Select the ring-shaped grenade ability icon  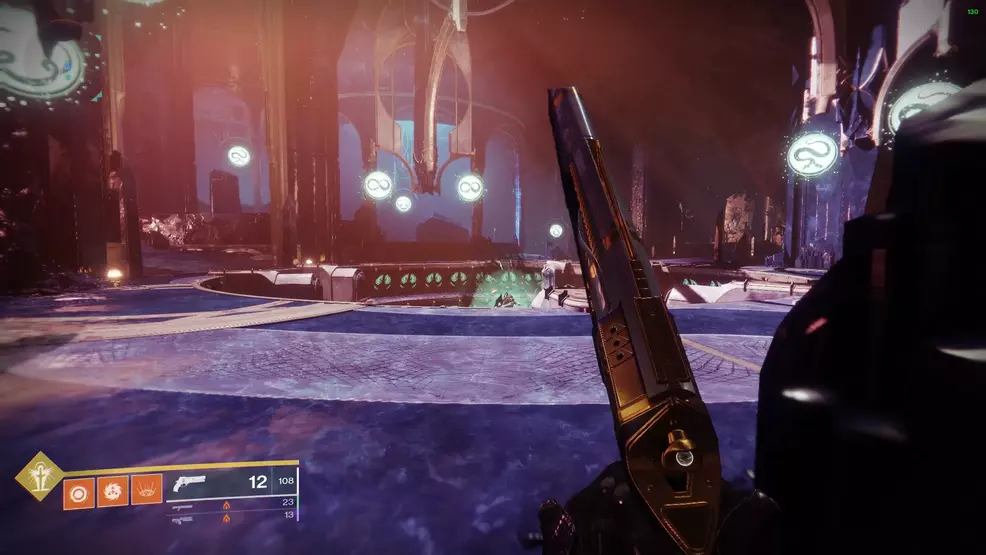[78, 491]
